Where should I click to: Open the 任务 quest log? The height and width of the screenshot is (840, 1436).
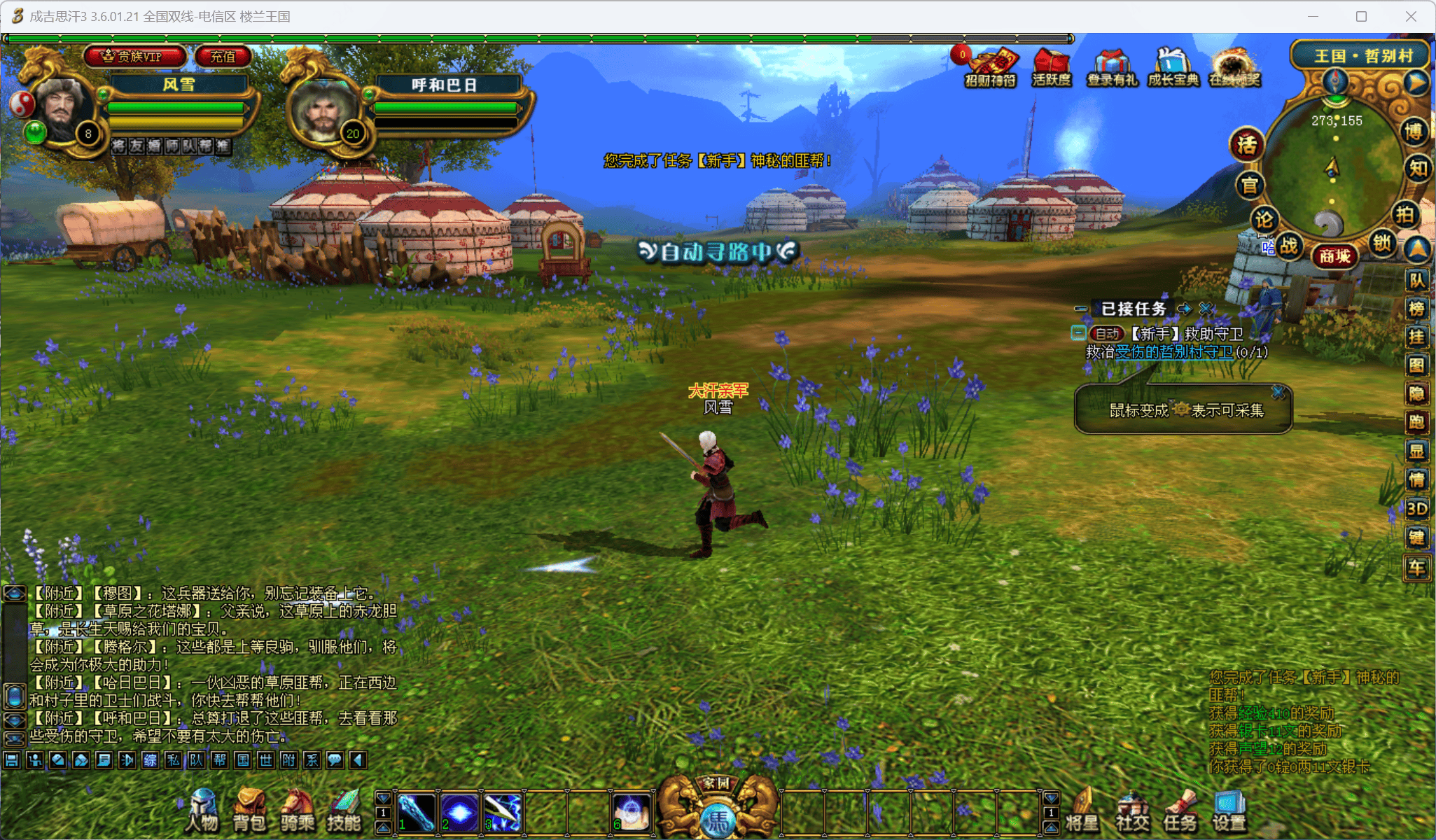1180,811
